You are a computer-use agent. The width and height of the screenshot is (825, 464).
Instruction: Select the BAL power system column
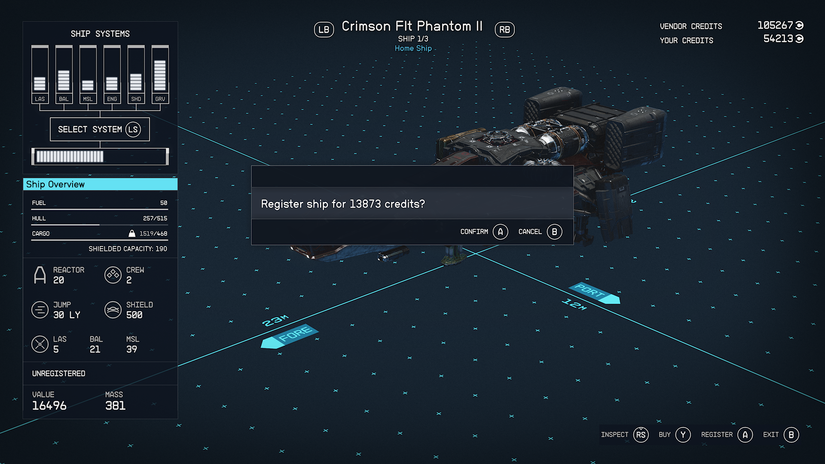64,75
